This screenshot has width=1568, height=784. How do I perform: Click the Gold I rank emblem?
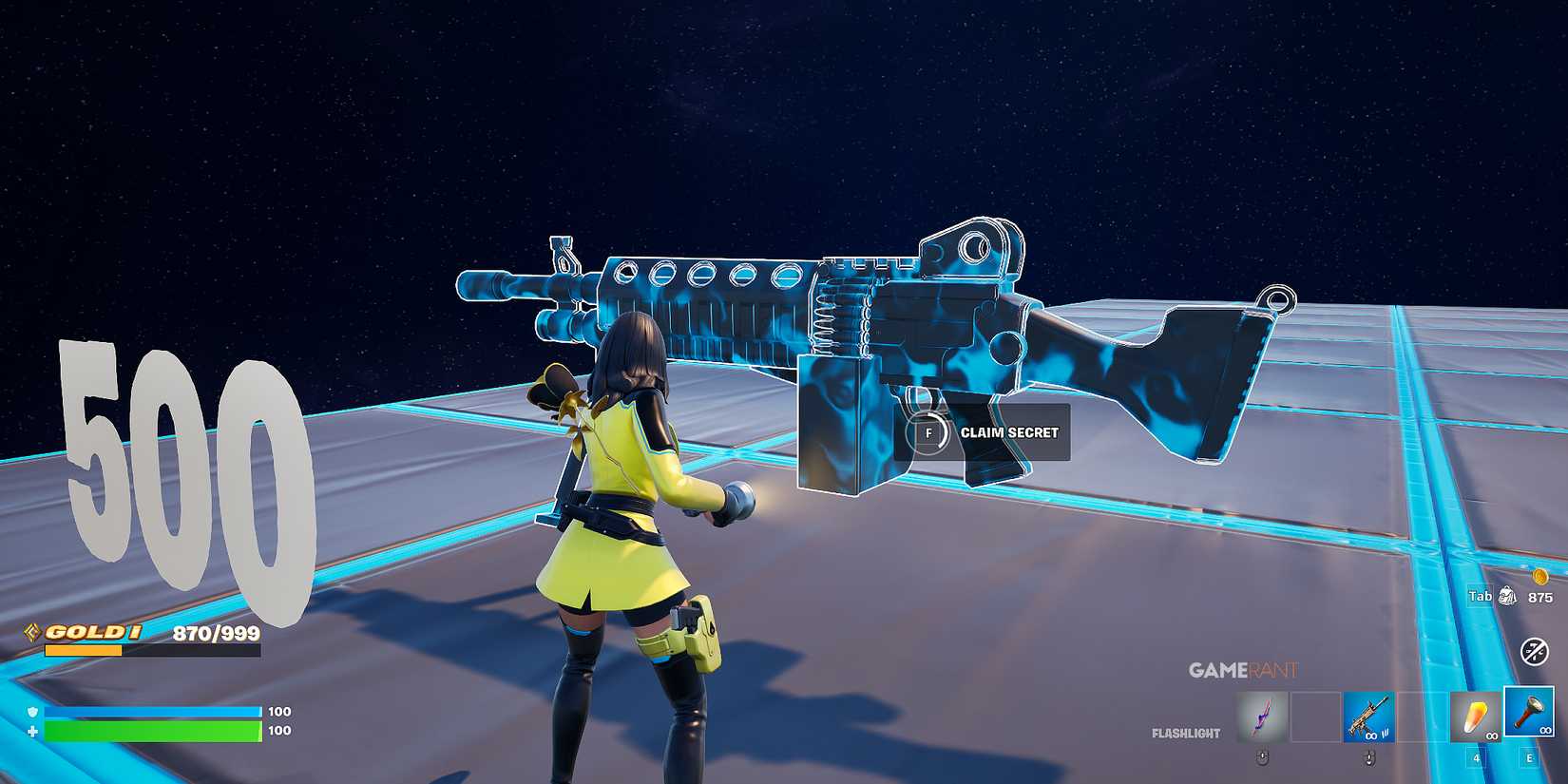(x=31, y=630)
